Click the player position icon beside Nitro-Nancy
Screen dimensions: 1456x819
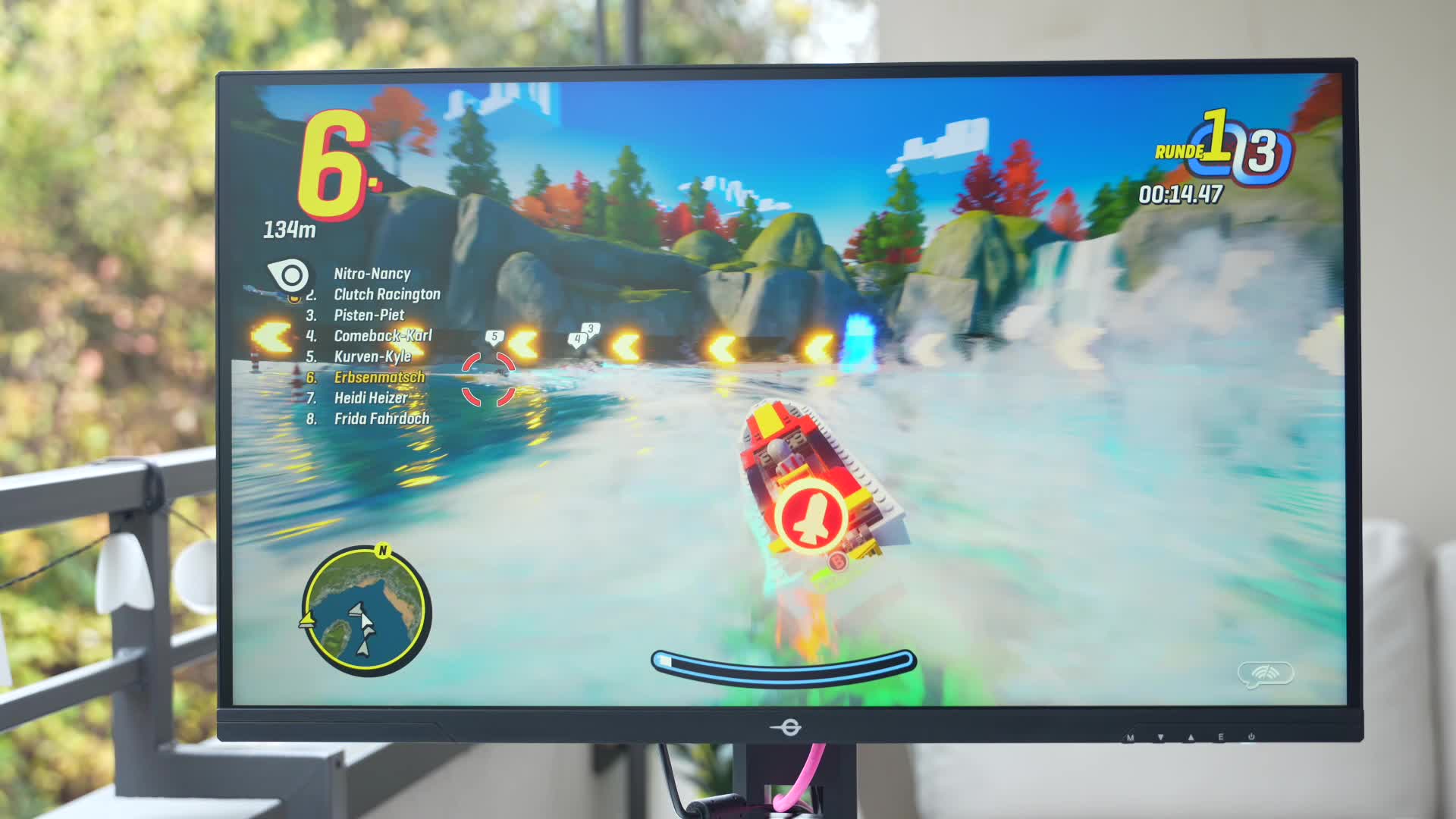coord(290,273)
